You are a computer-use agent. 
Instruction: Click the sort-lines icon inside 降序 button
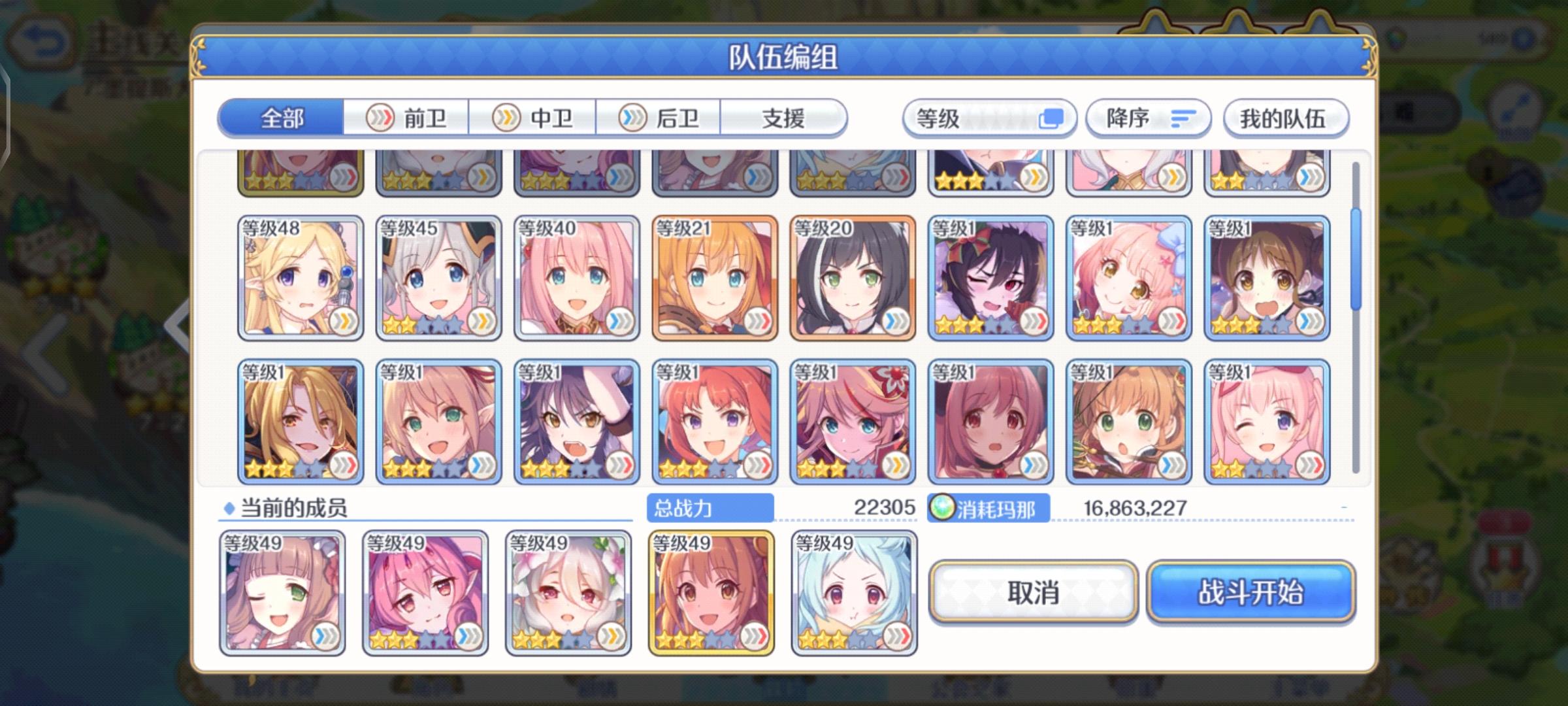[x=1184, y=118]
